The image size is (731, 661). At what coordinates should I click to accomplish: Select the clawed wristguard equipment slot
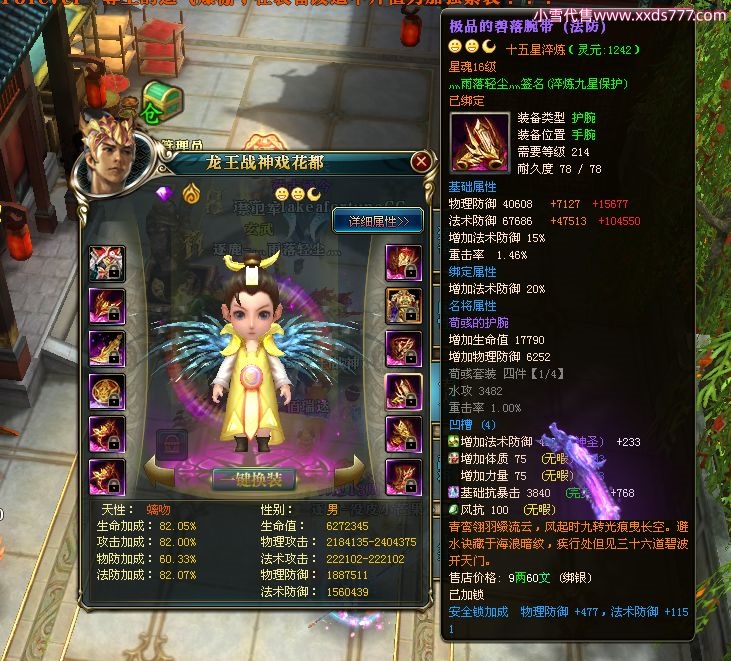(403, 391)
